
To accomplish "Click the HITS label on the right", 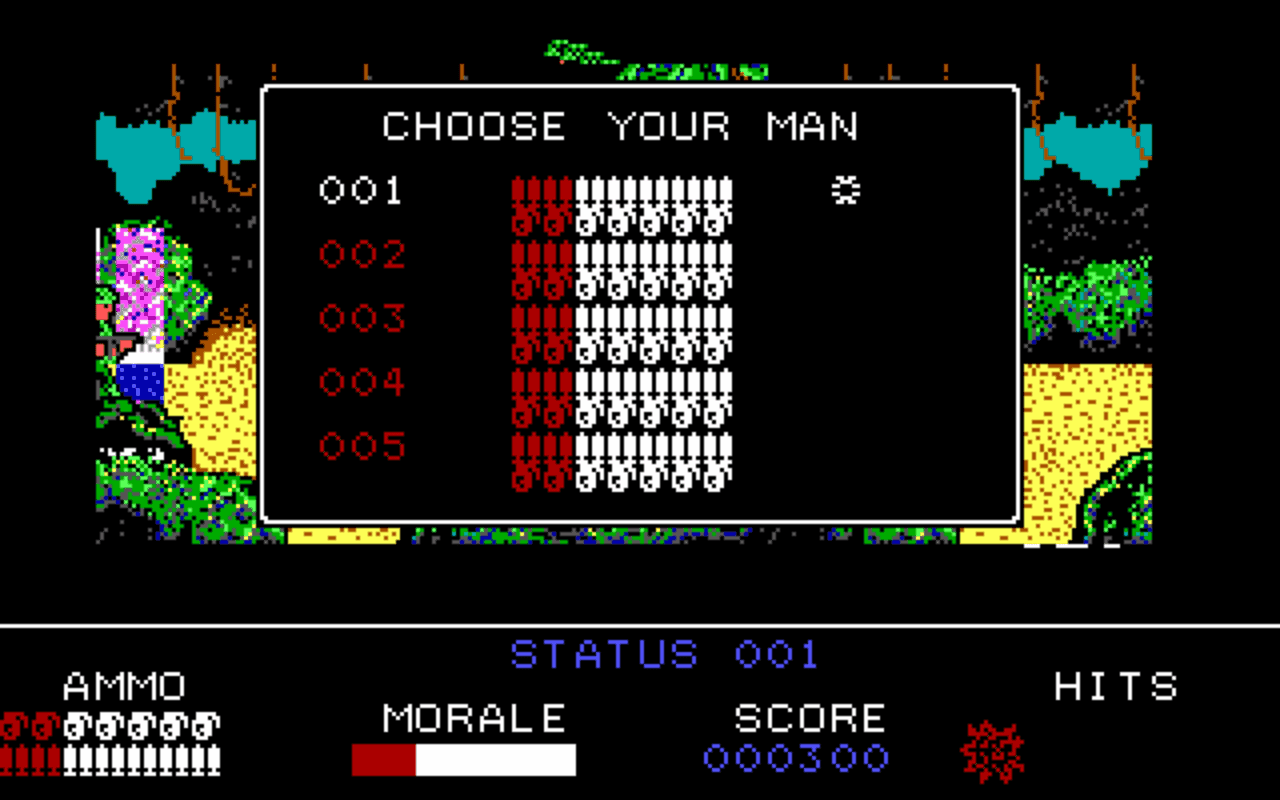I will coord(1115,687).
